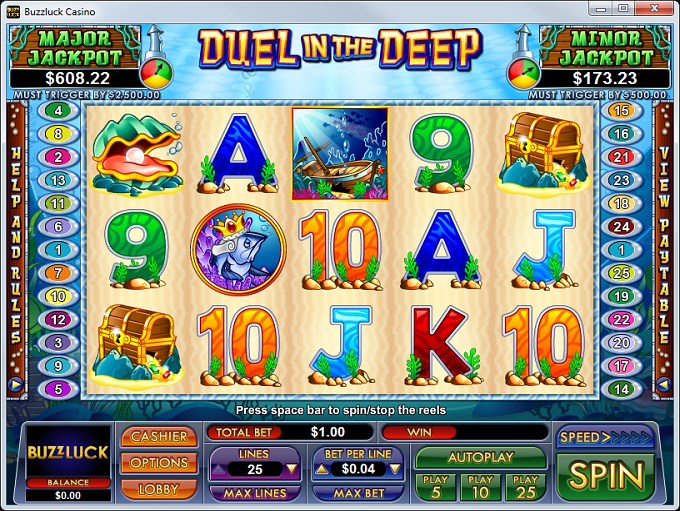Change the spin Speed setting

tap(605, 437)
